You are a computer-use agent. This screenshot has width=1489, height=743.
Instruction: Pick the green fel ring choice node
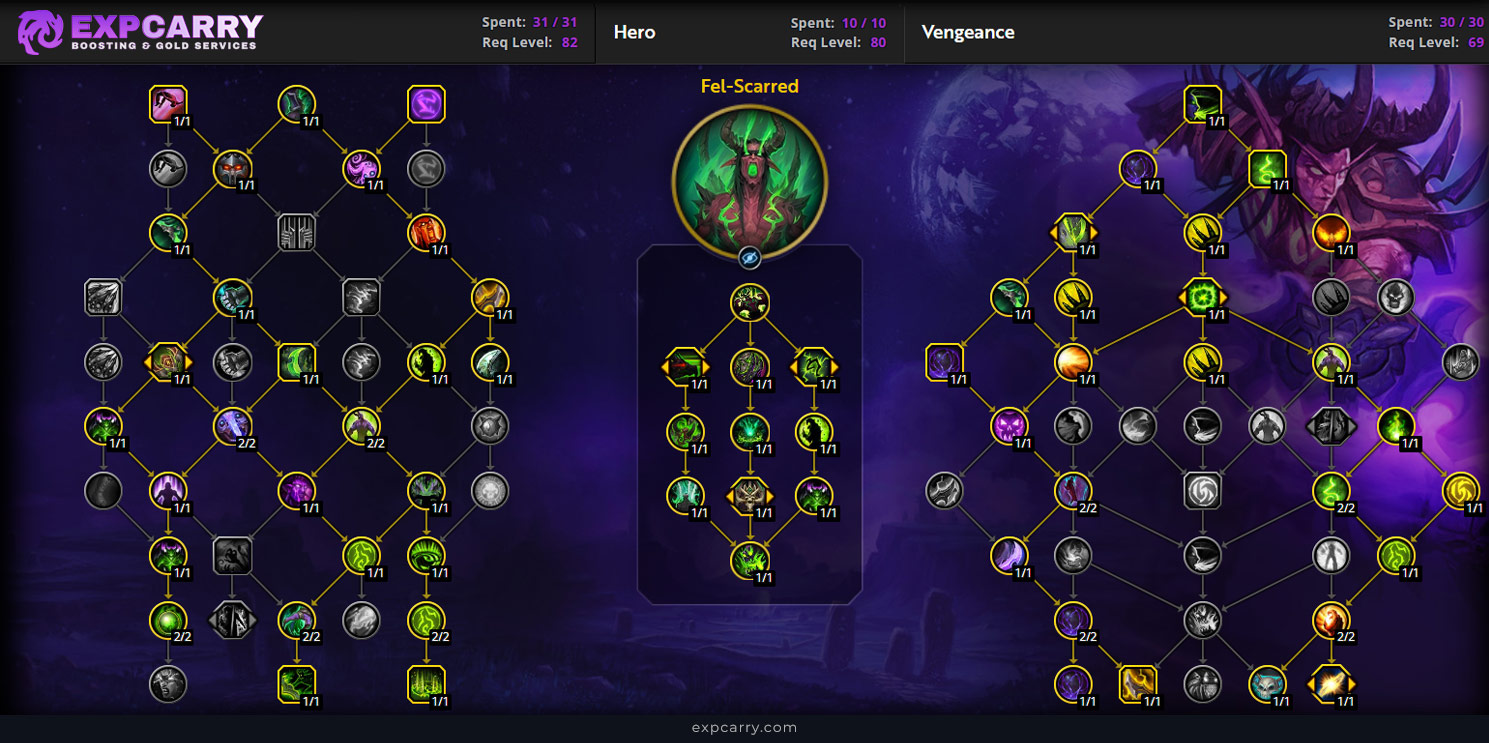click(1202, 297)
